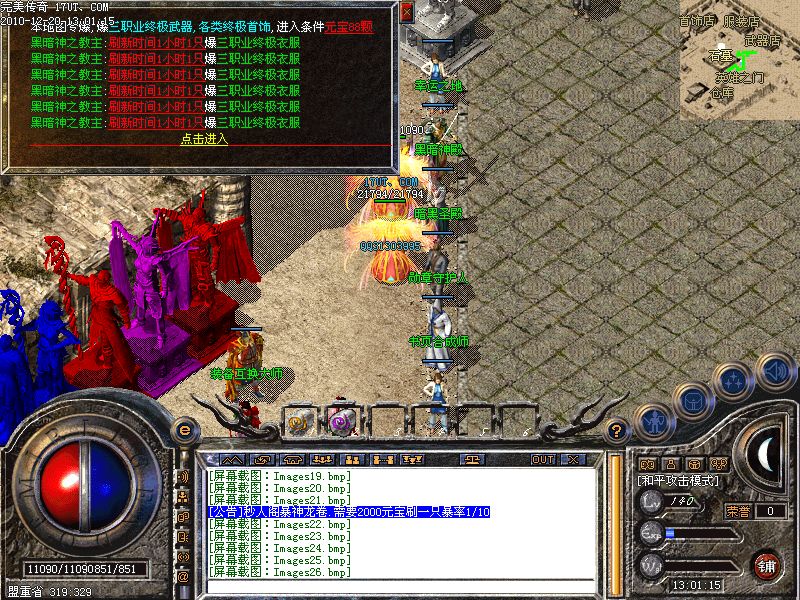The width and height of the screenshot is (800, 600).
Task: Click the @ button left of chat
Action: click(x=183, y=577)
